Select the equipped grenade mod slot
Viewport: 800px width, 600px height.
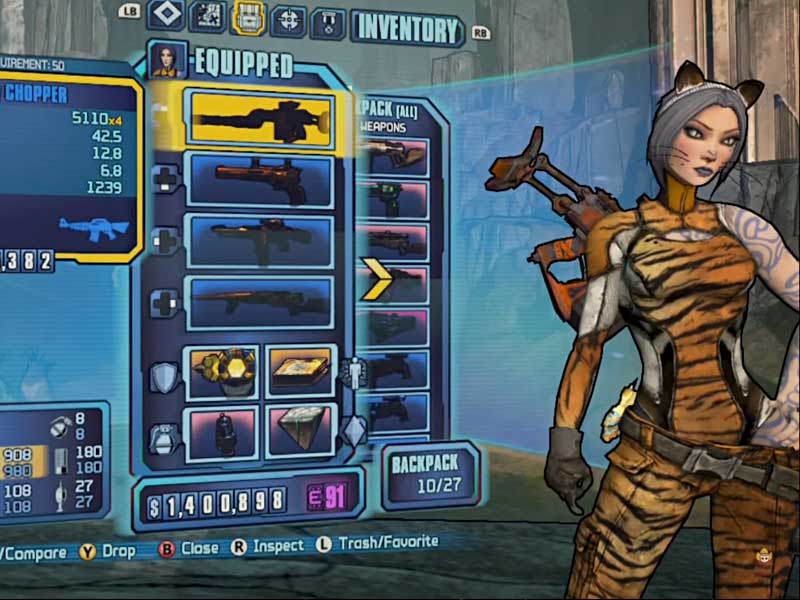point(221,433)
